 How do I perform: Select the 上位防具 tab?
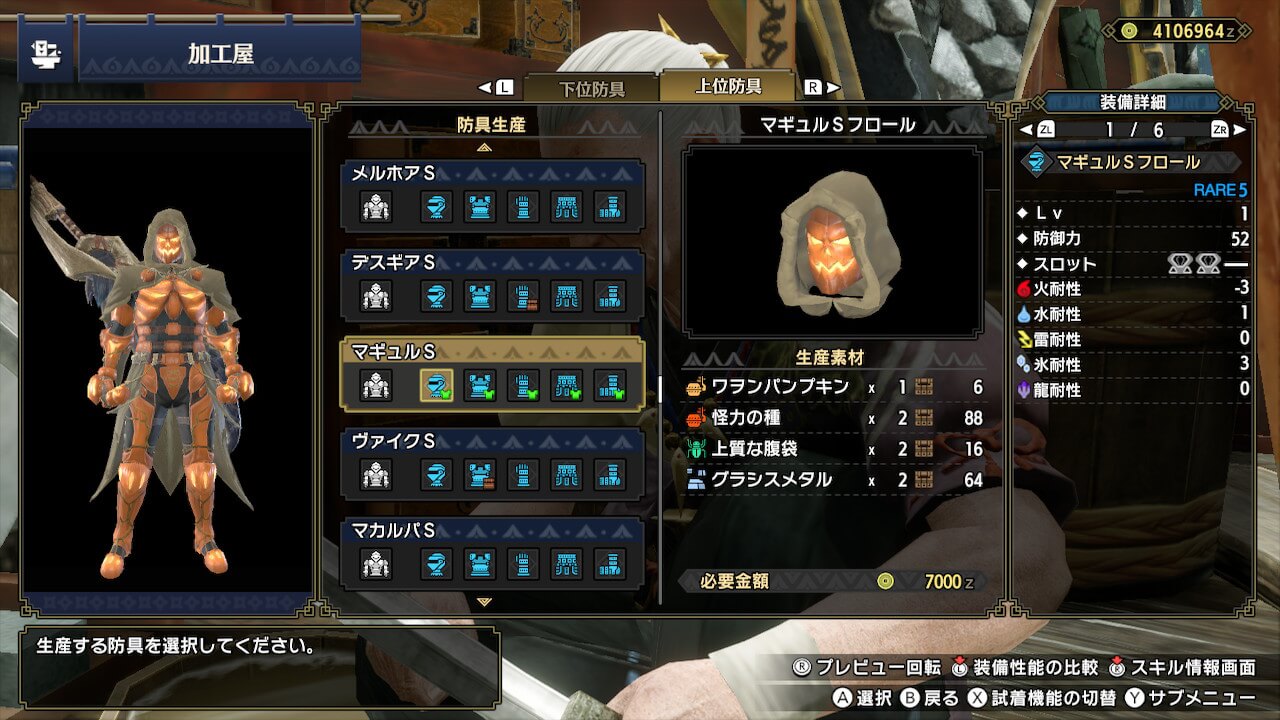(x=727, y=86)
